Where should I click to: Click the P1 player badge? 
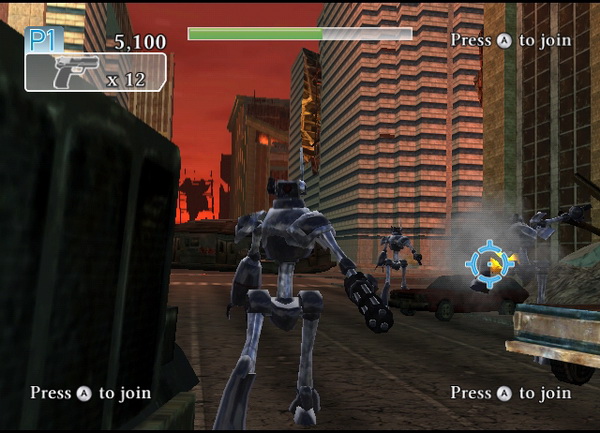(x=44, y=40)
